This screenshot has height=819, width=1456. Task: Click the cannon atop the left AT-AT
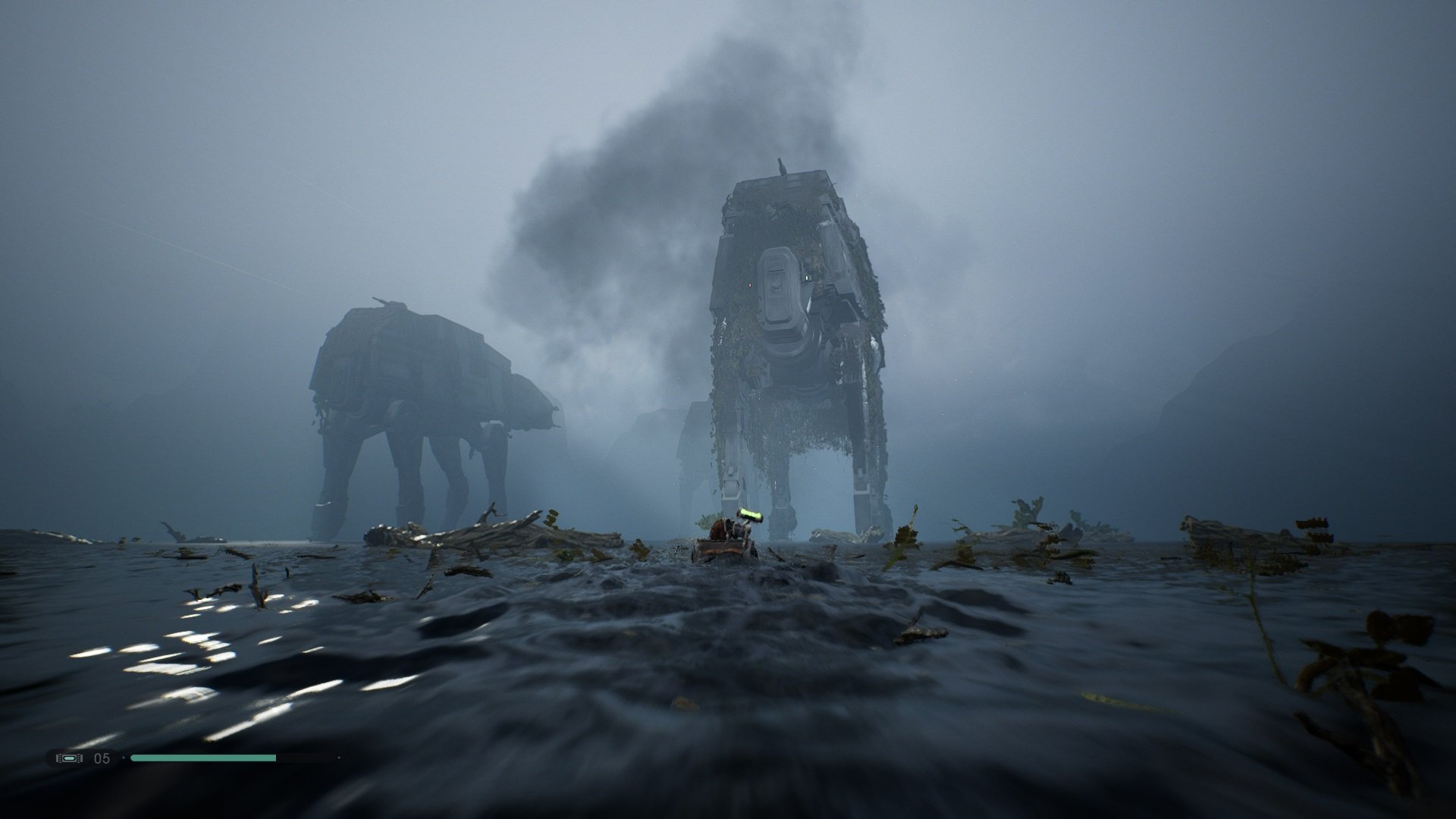(x=383, y=300)
